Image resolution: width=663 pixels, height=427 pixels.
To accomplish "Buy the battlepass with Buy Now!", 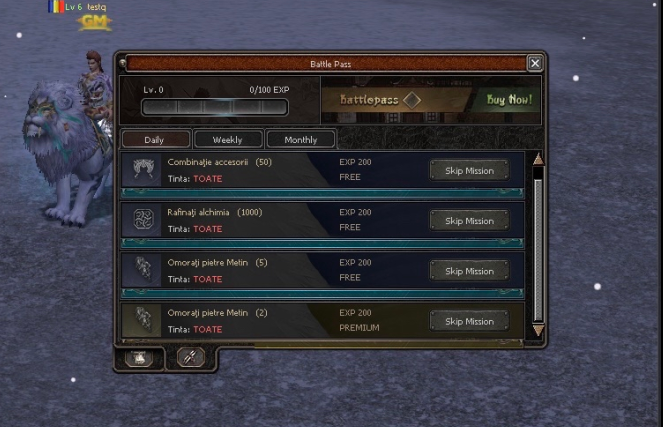I will tap(508, 100).
